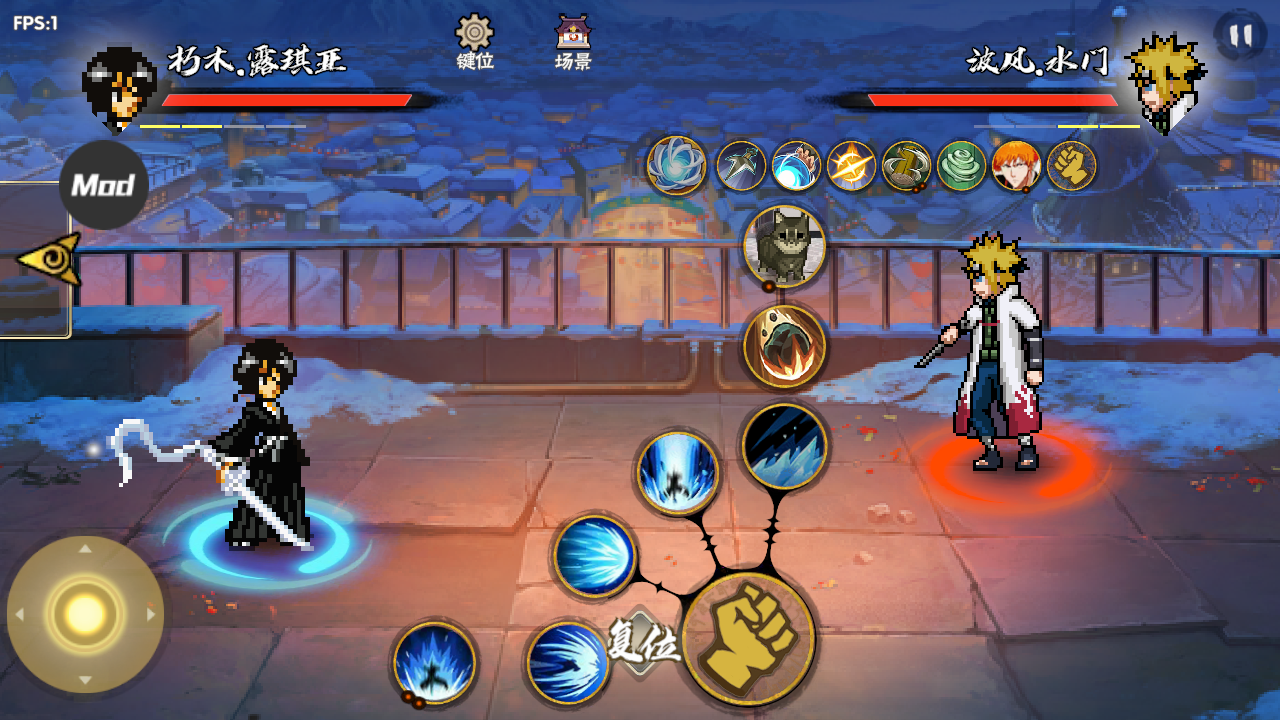Choose the golden flash star skill icon
1280x720 pixels.
[851, 166]
